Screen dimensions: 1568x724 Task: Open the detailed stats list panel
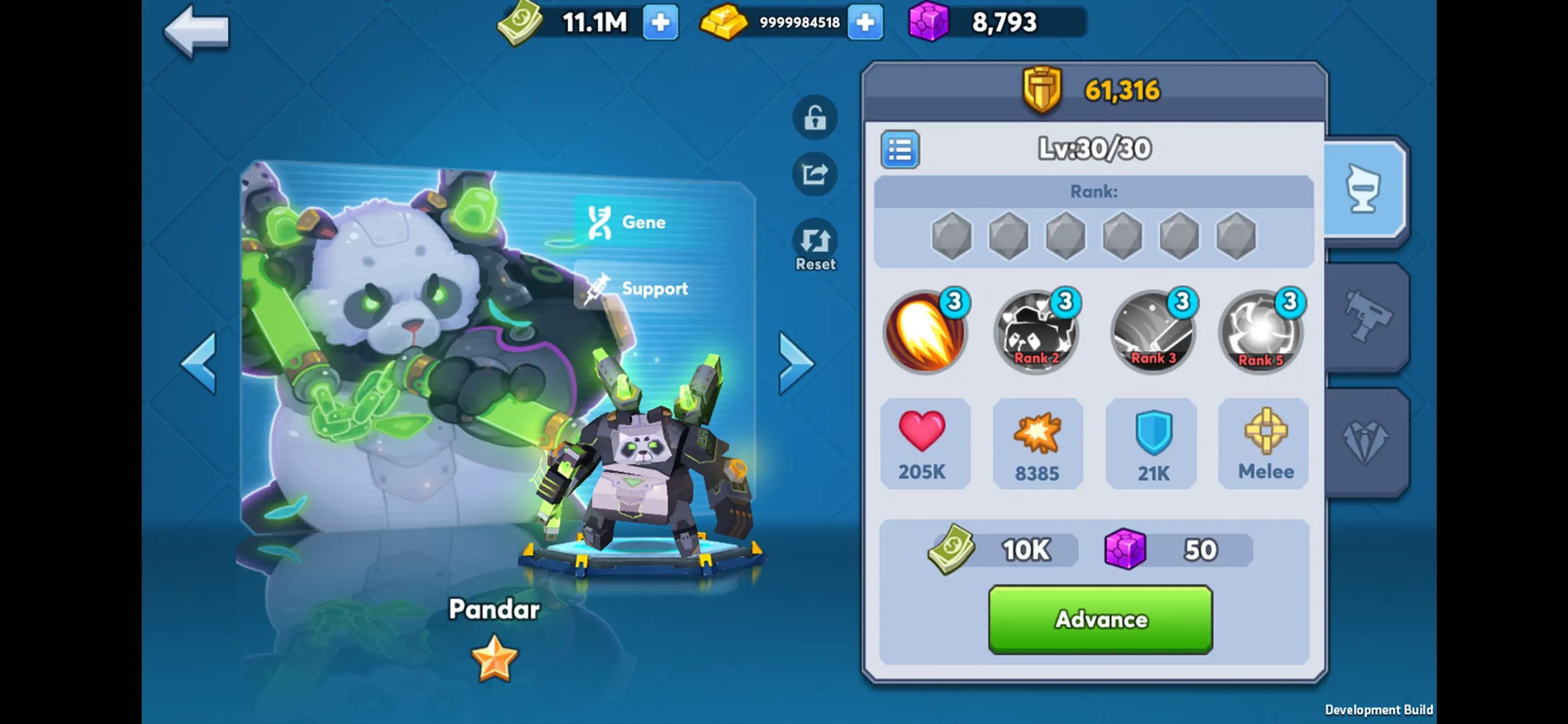point(900,150)
